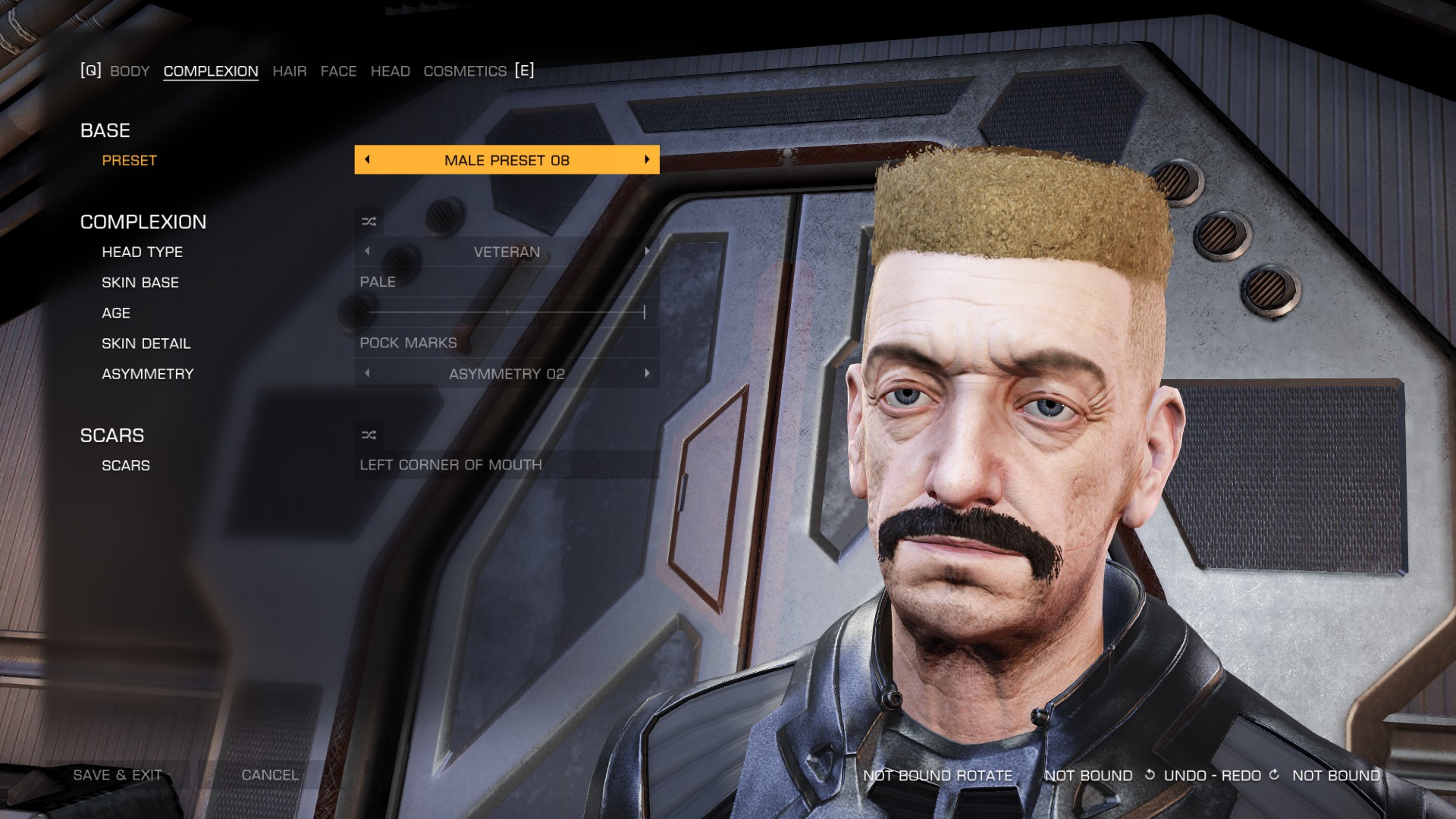Randomize the complexion settings
This screenshot has height=819, width=1456.
[369, 221]
